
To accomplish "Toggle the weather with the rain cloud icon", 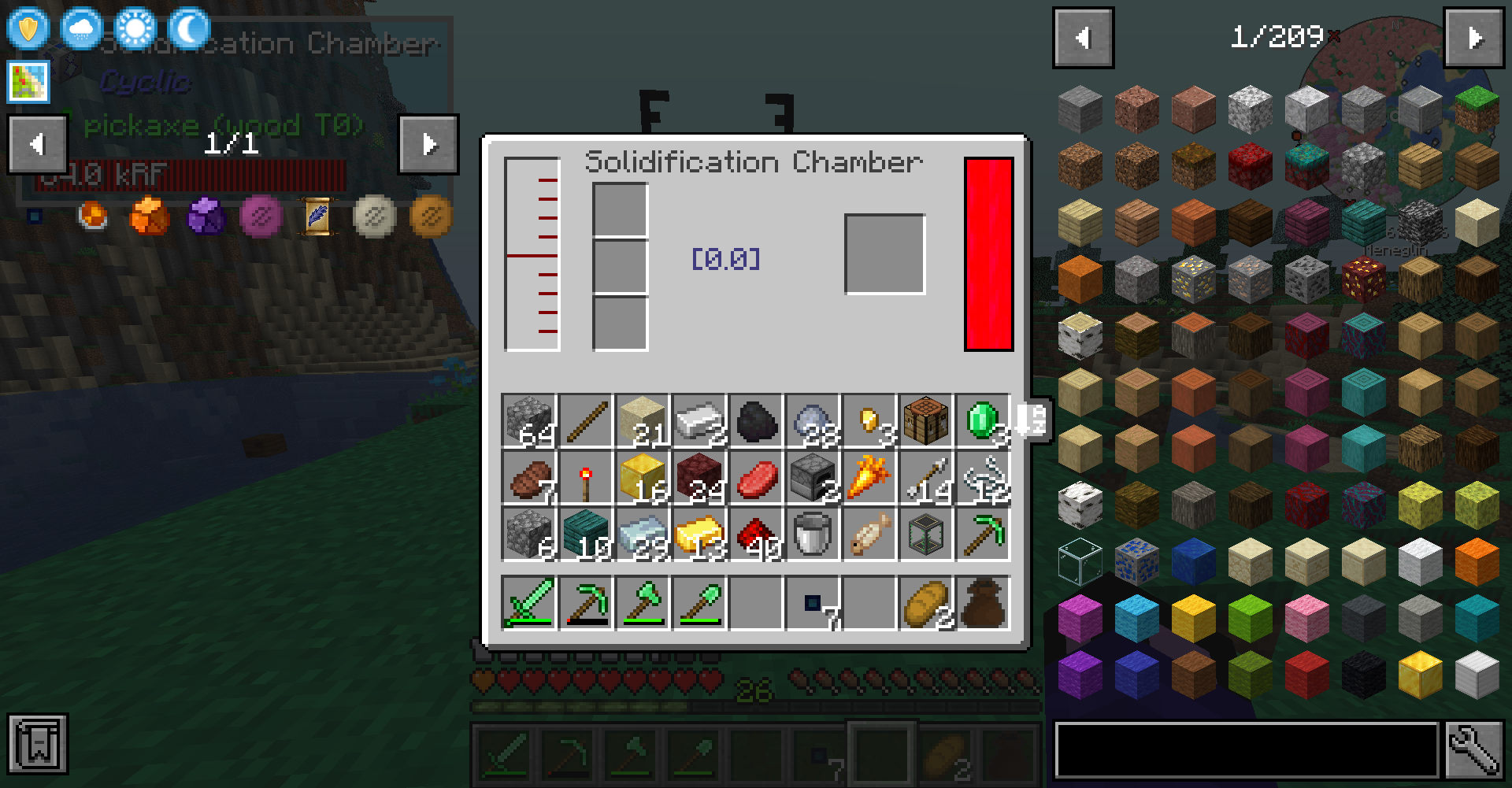I will pos(81,29).
